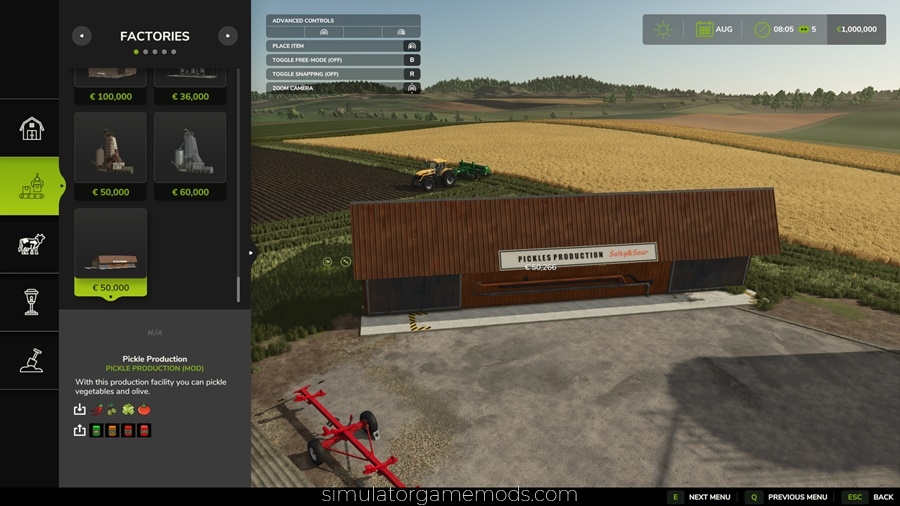Open the cow animals category
Image resolution: width=900 pixels, height=506 pixels.
[31, 244]
